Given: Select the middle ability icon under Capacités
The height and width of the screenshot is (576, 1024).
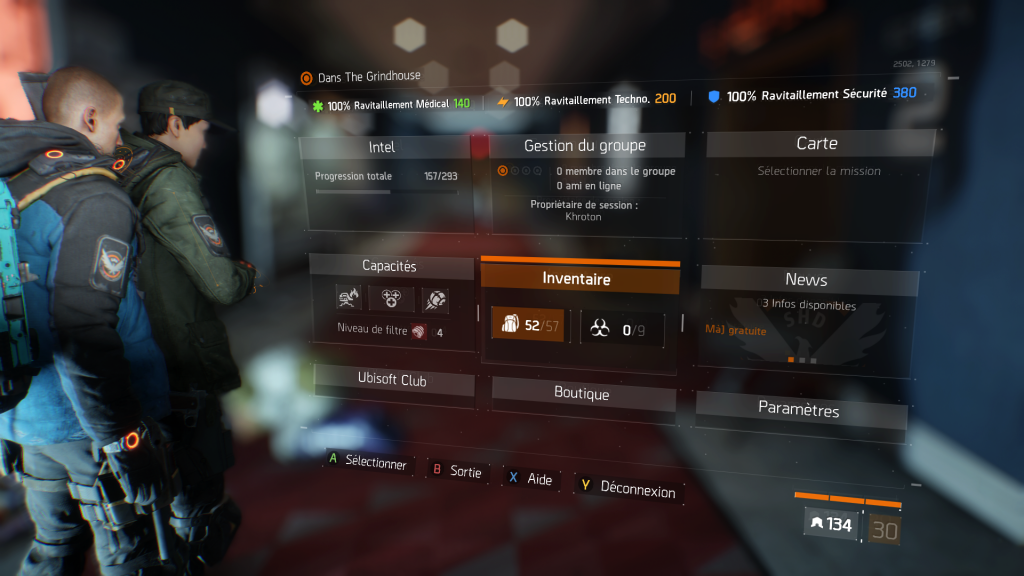Looking at the screenshot, I should tap(391, 298).
